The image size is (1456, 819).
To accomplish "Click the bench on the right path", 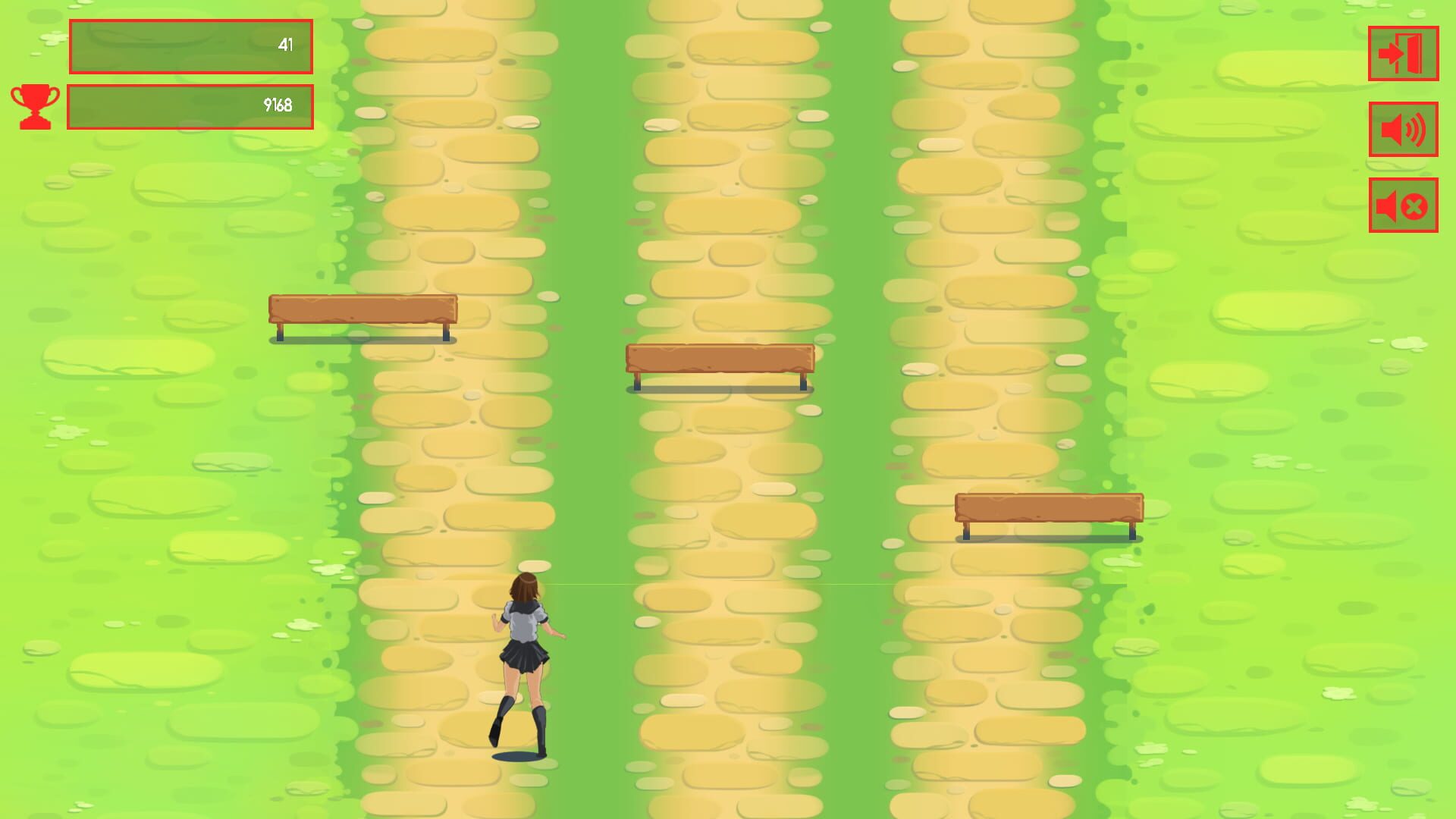I will click(x=1050, y=508).
